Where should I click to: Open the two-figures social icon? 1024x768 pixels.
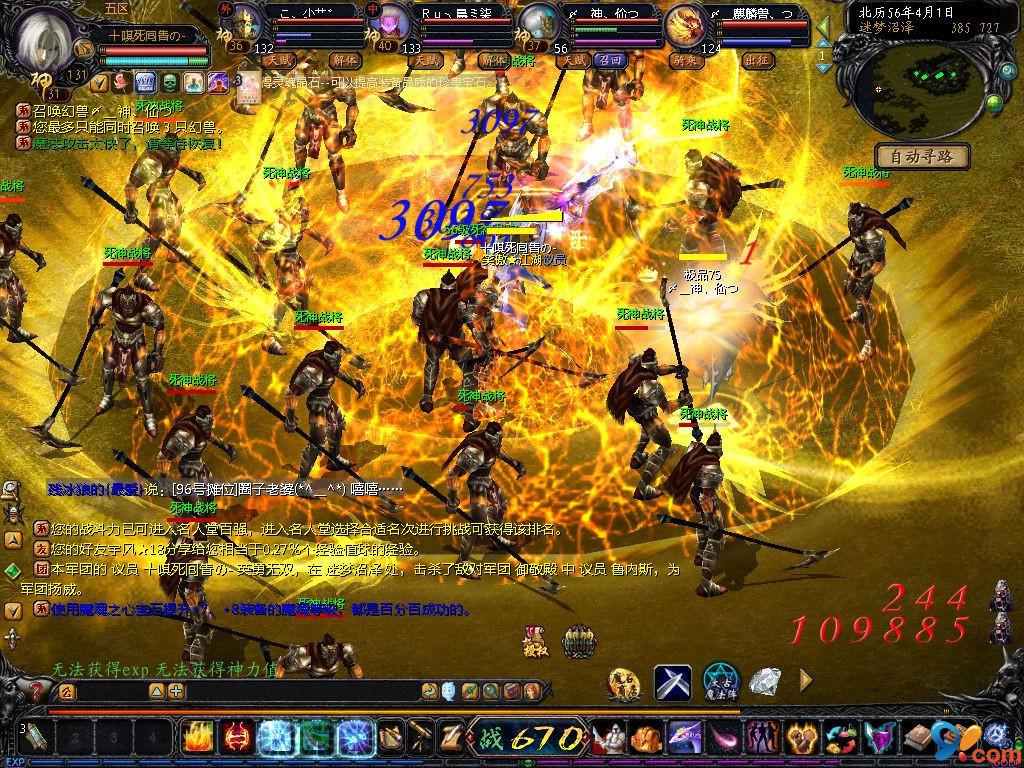763,738
